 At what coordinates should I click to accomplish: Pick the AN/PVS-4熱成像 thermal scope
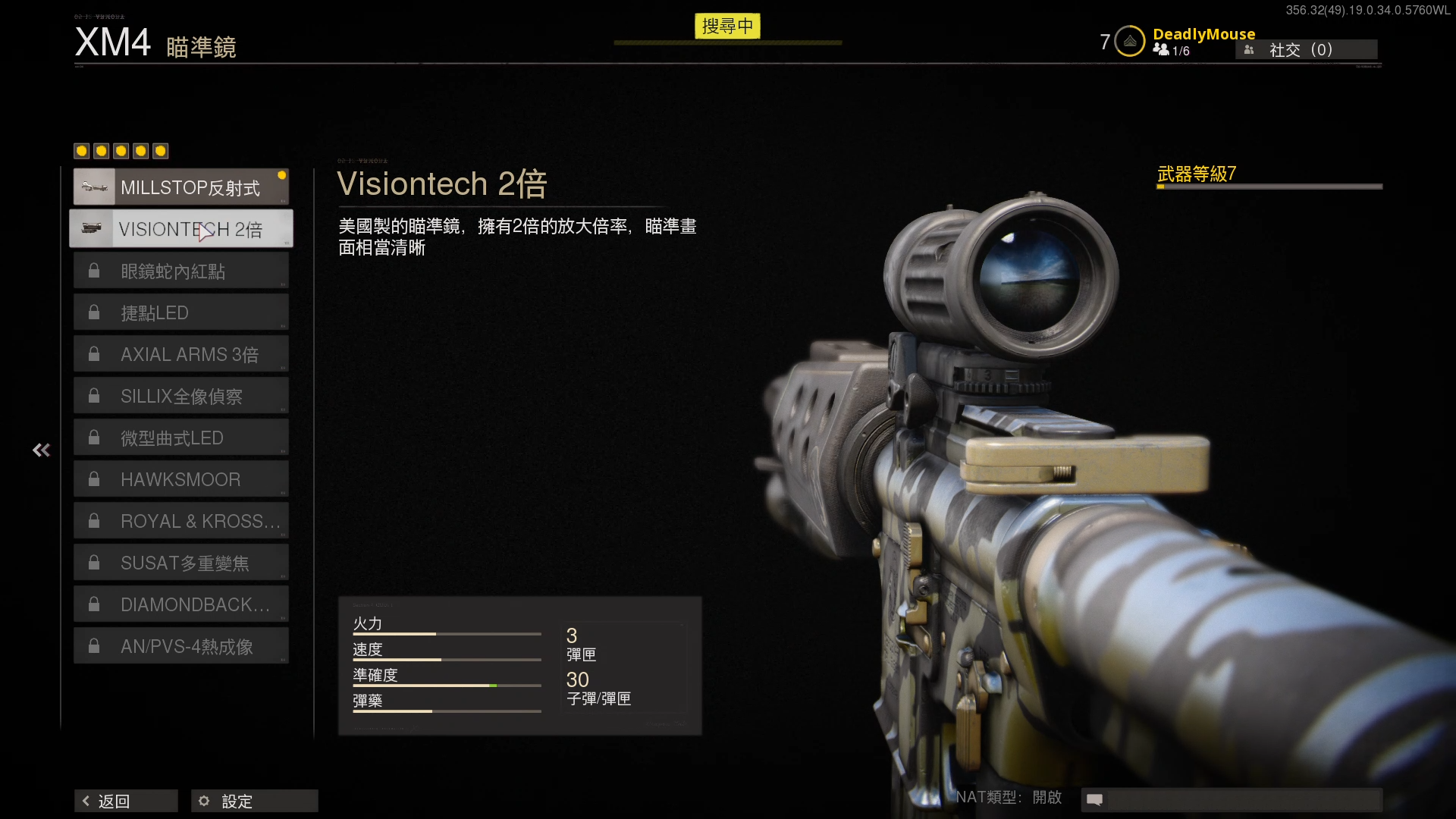[x=180, y=646]
